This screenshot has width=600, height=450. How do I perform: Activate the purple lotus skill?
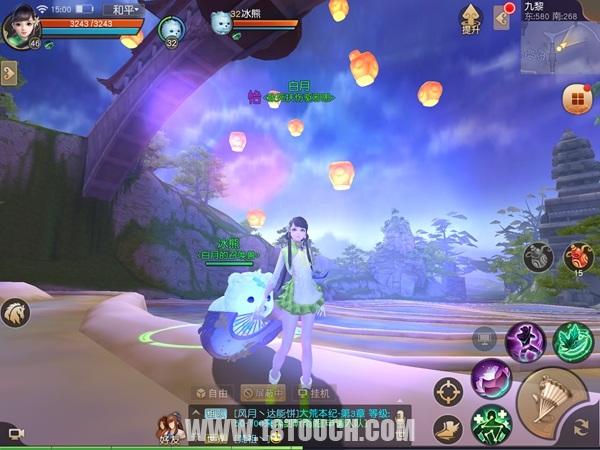(491, 379)
